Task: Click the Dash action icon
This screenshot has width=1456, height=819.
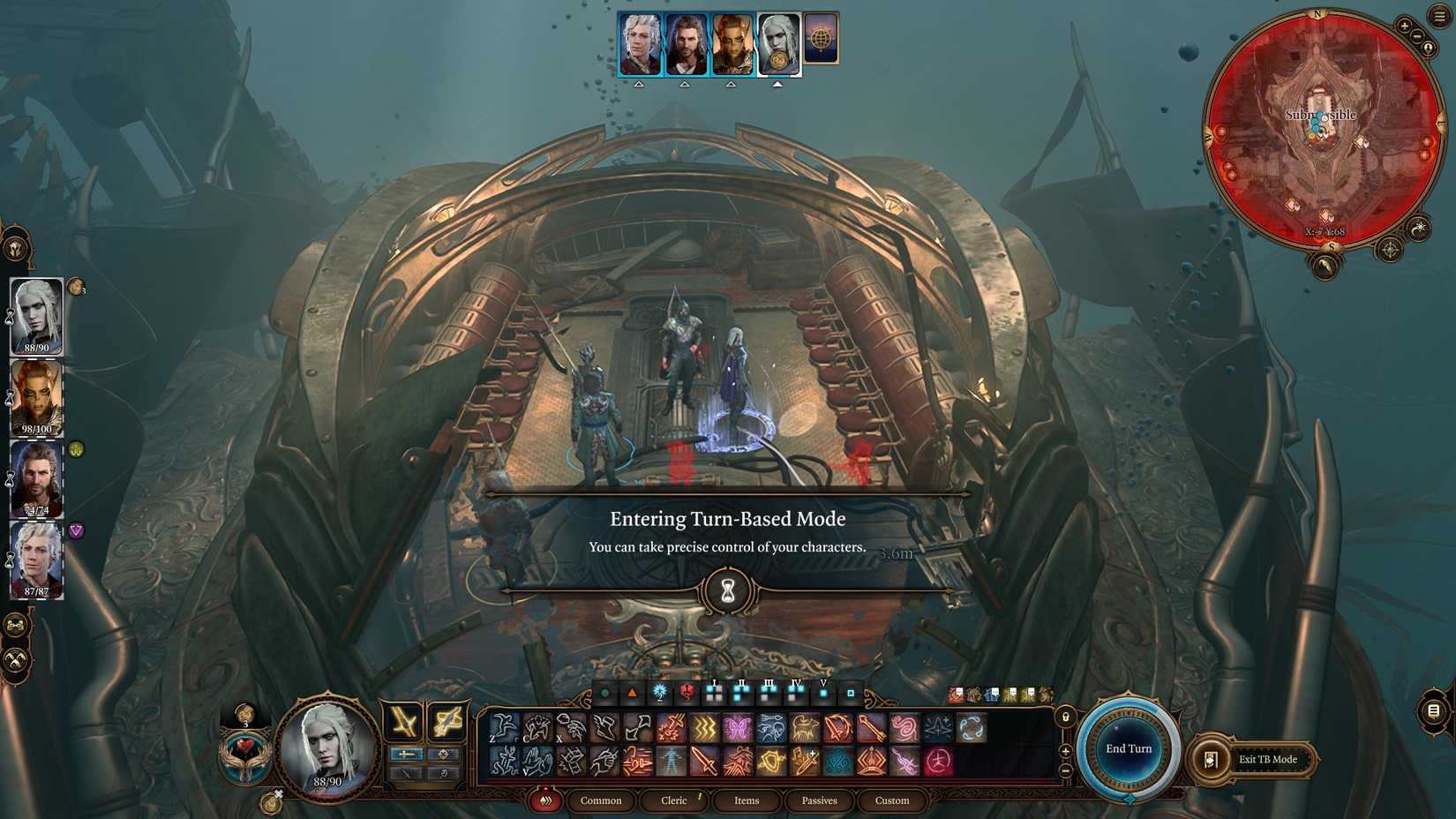Action: (604, 727)
